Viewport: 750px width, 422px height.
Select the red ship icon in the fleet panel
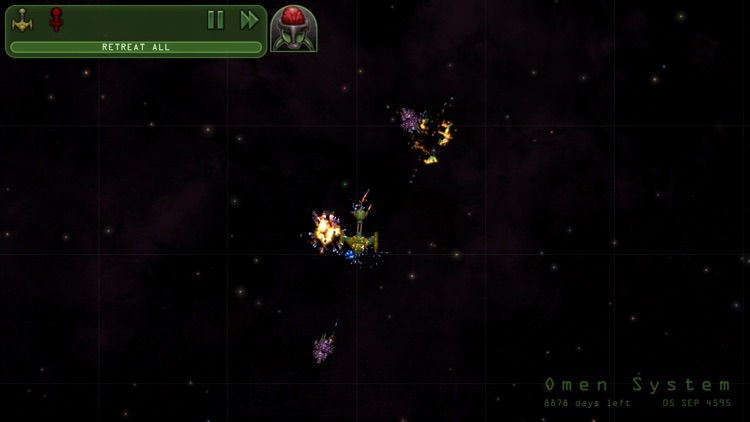click(x=56, y=20)
